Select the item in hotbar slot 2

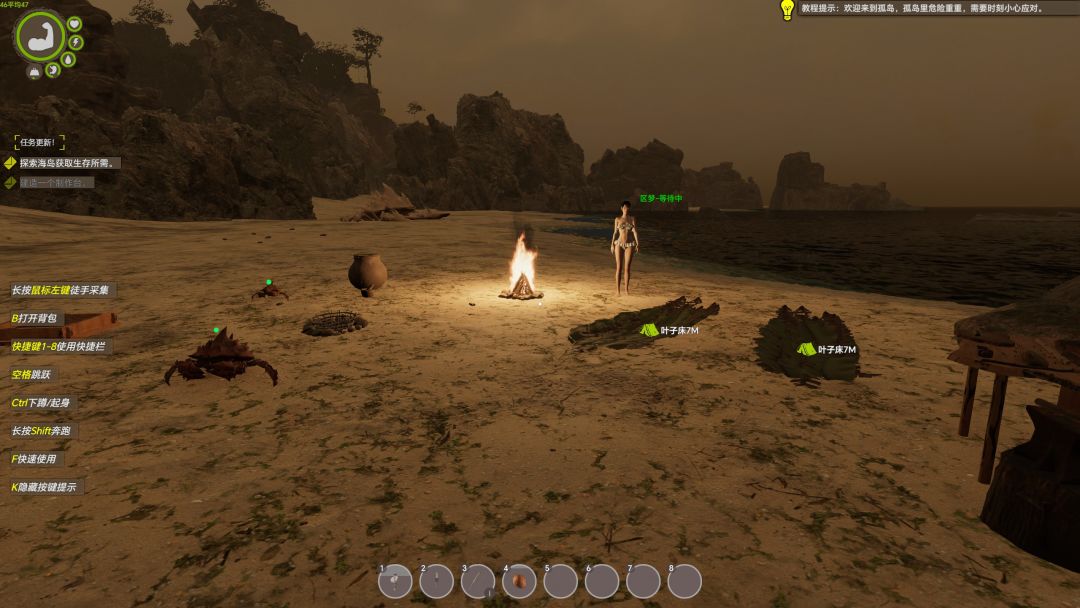pos(437,581)
